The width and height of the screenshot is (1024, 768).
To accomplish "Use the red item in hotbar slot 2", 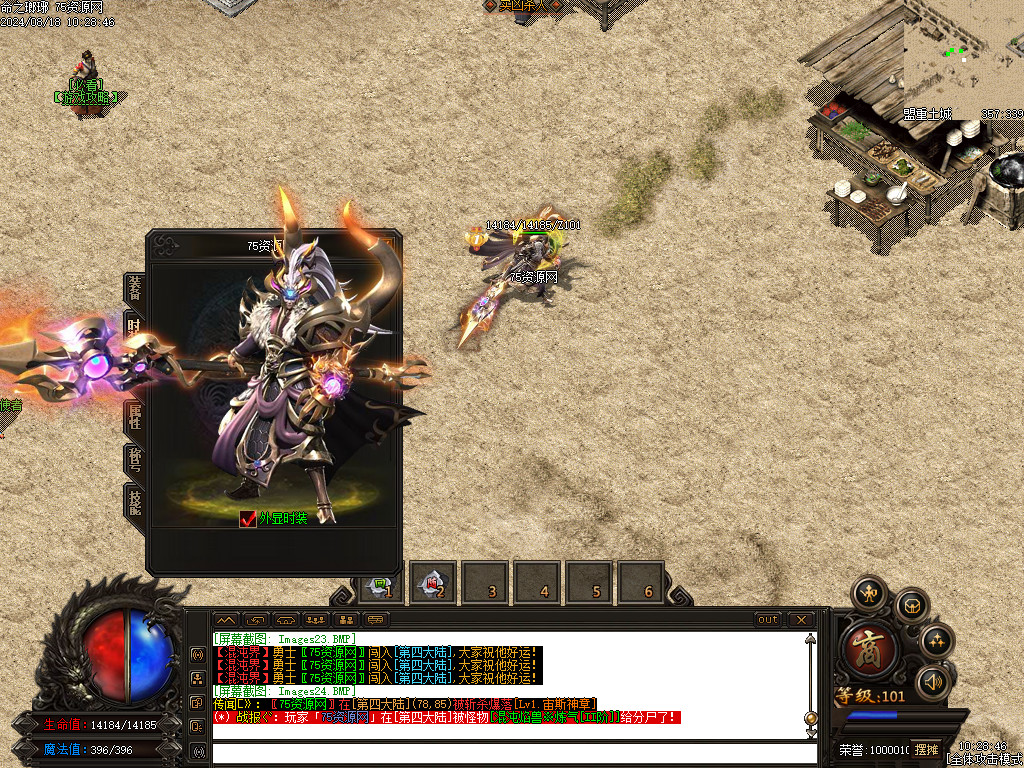I will [433, 584].
